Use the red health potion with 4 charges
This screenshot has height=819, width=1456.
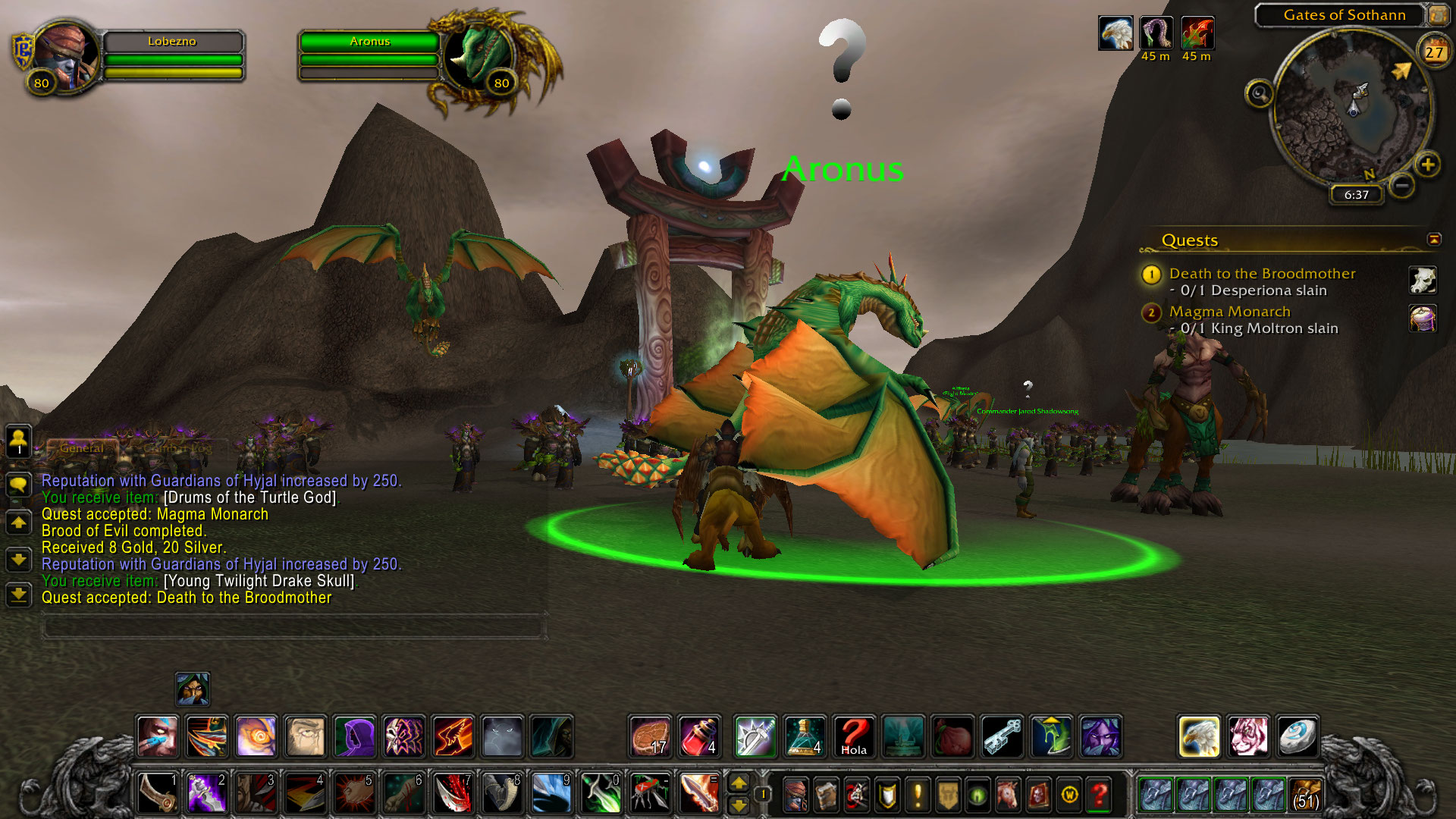point(699,736)
